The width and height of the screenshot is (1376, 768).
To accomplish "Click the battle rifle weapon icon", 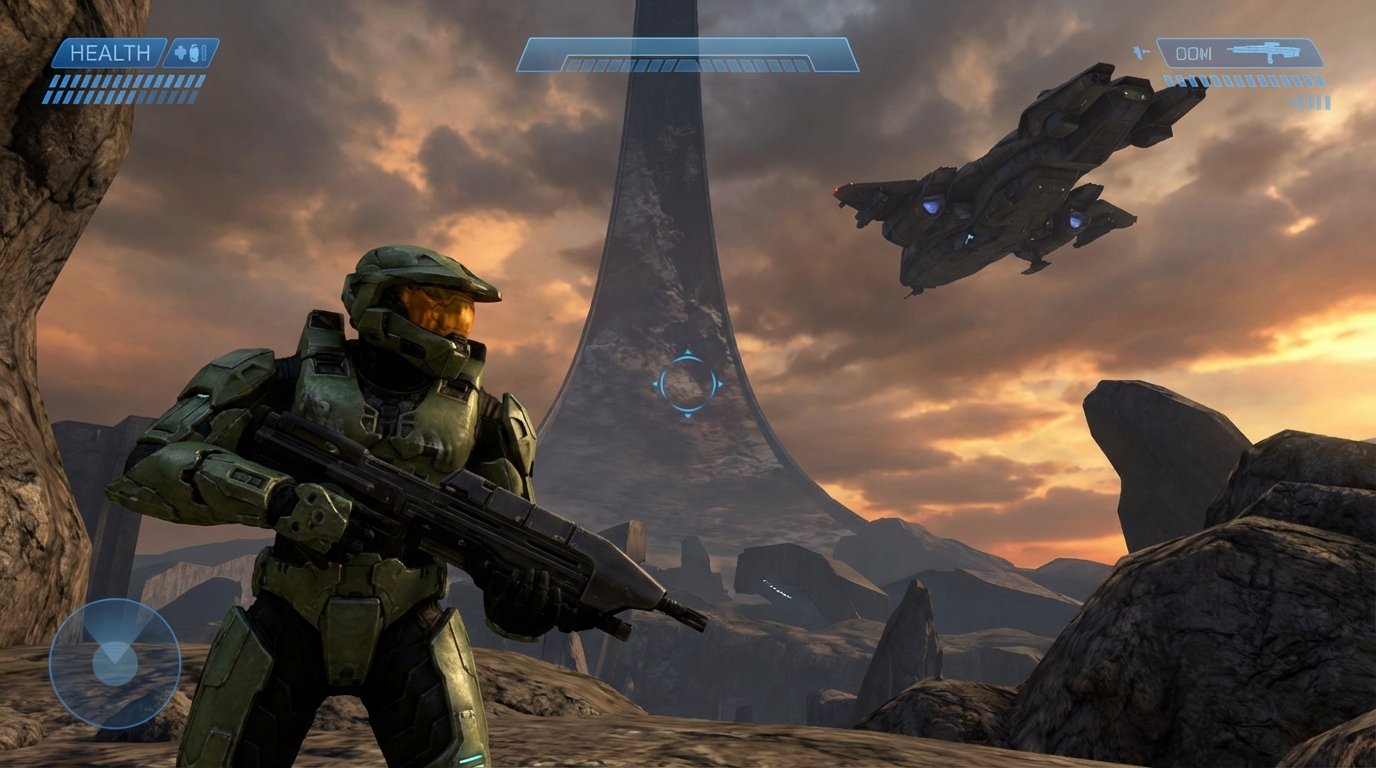I will click(1265, 53).
